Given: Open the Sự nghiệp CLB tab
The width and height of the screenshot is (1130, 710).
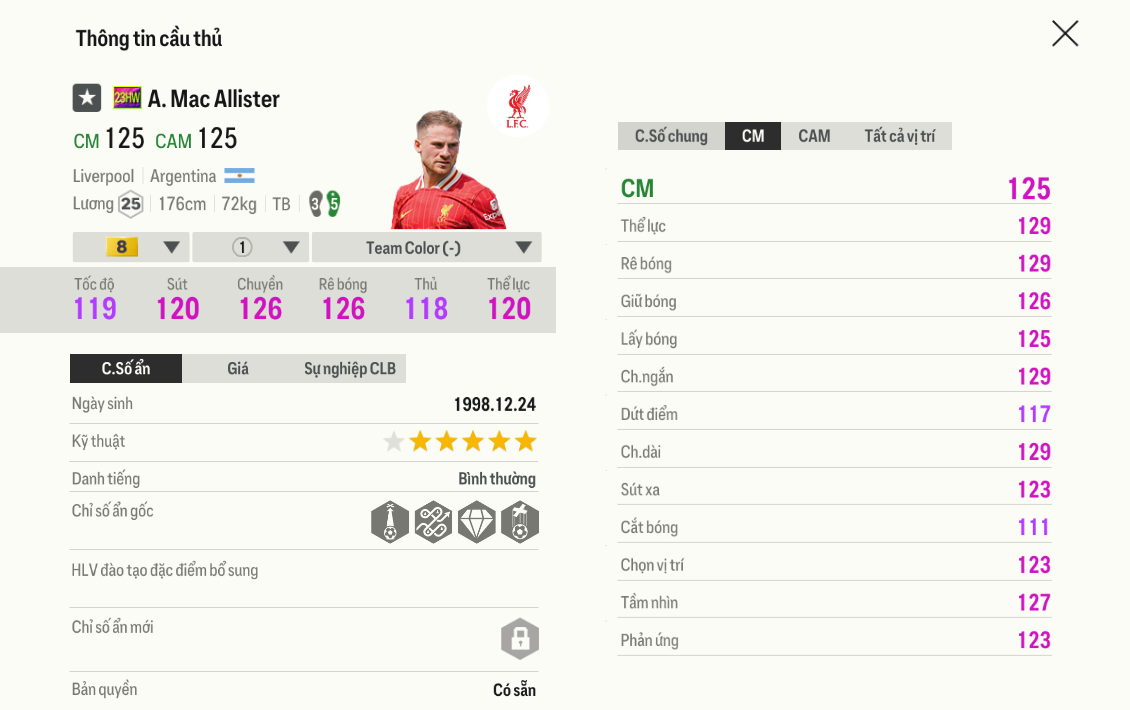Looking at the screenshot, I should pyautogui.click(x=349, y=368).
